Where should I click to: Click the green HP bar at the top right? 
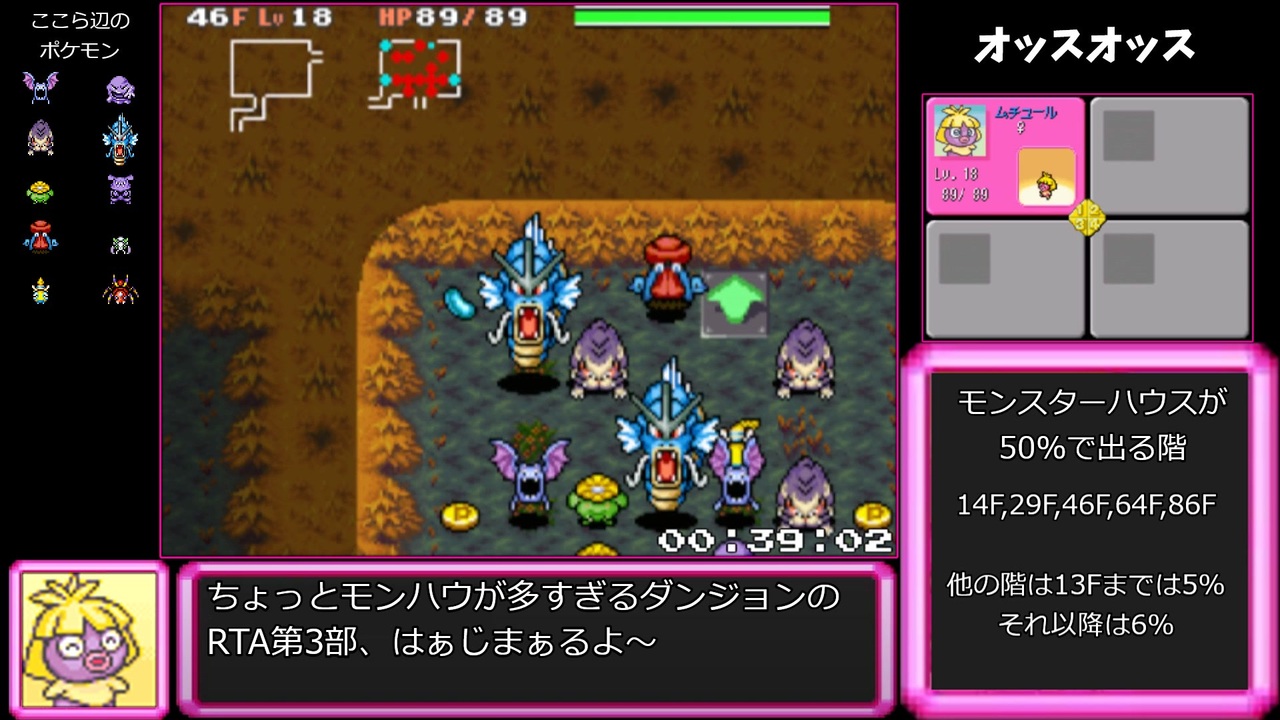pos(700,16)
